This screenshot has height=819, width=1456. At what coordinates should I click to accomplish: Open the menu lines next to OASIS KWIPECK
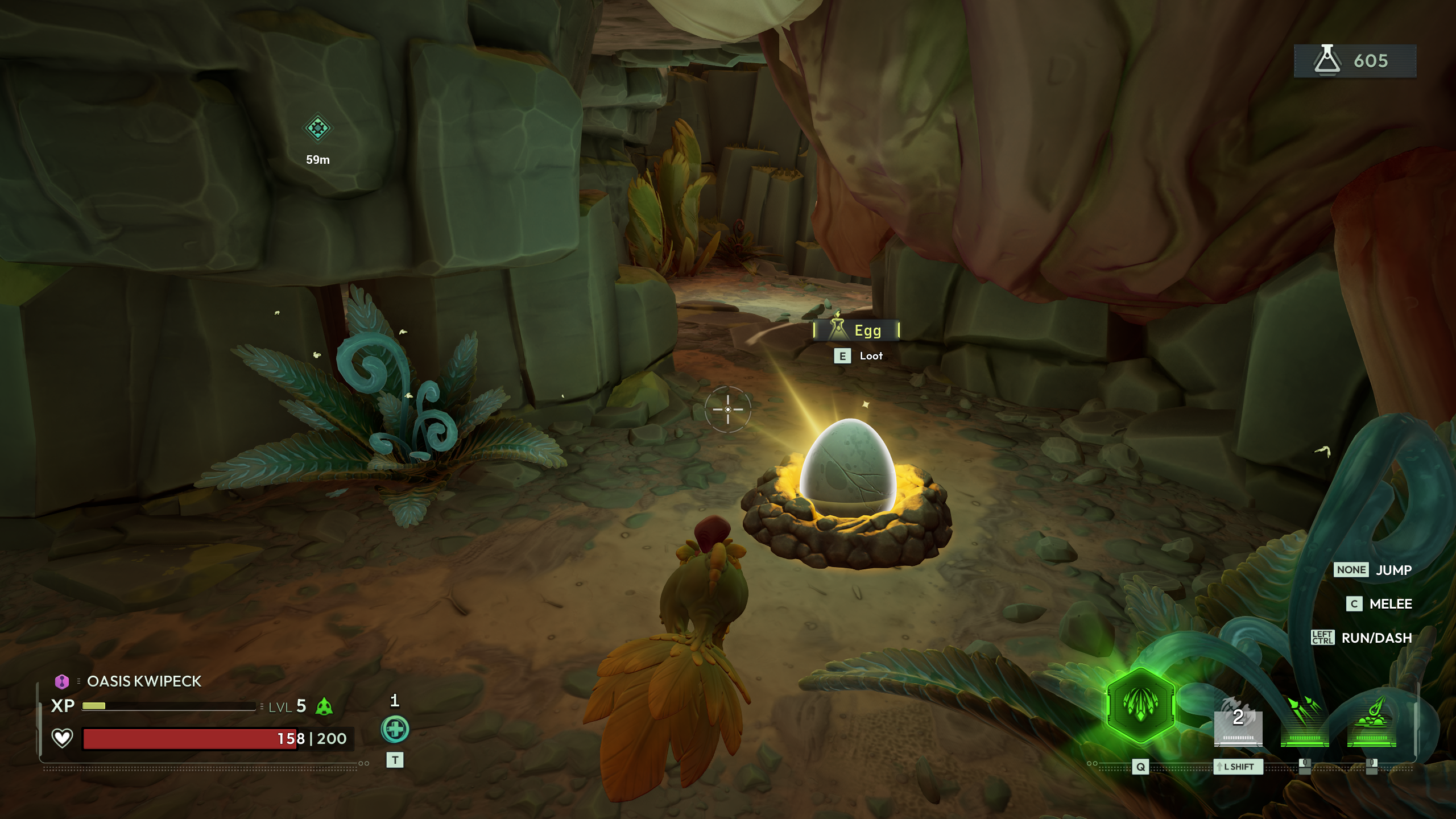(x=78, y=681)
